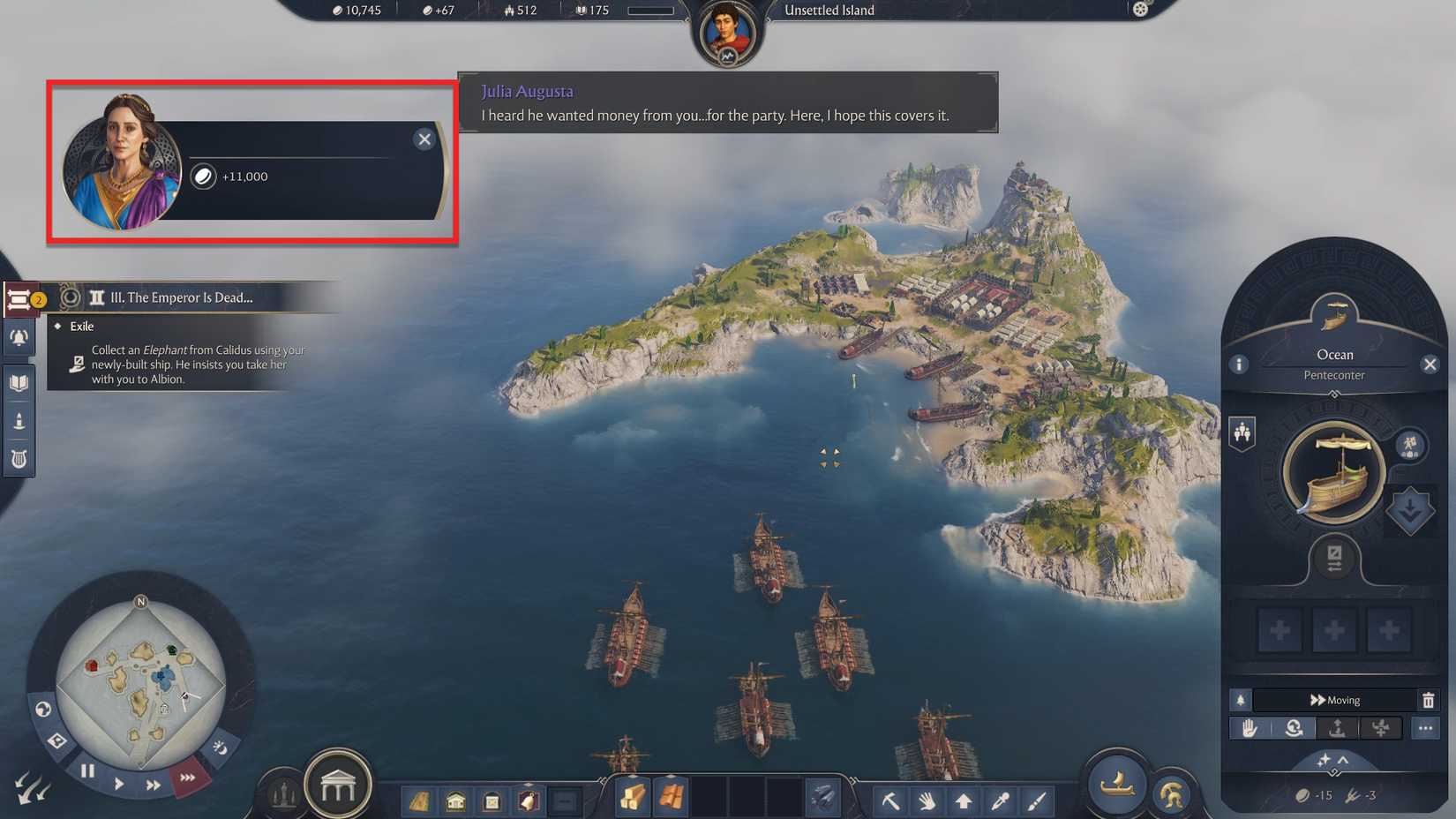Screen dimensions: 1456x819
Task: Click the trash icon to cancel Moving order
Action: coord(1429,700)
